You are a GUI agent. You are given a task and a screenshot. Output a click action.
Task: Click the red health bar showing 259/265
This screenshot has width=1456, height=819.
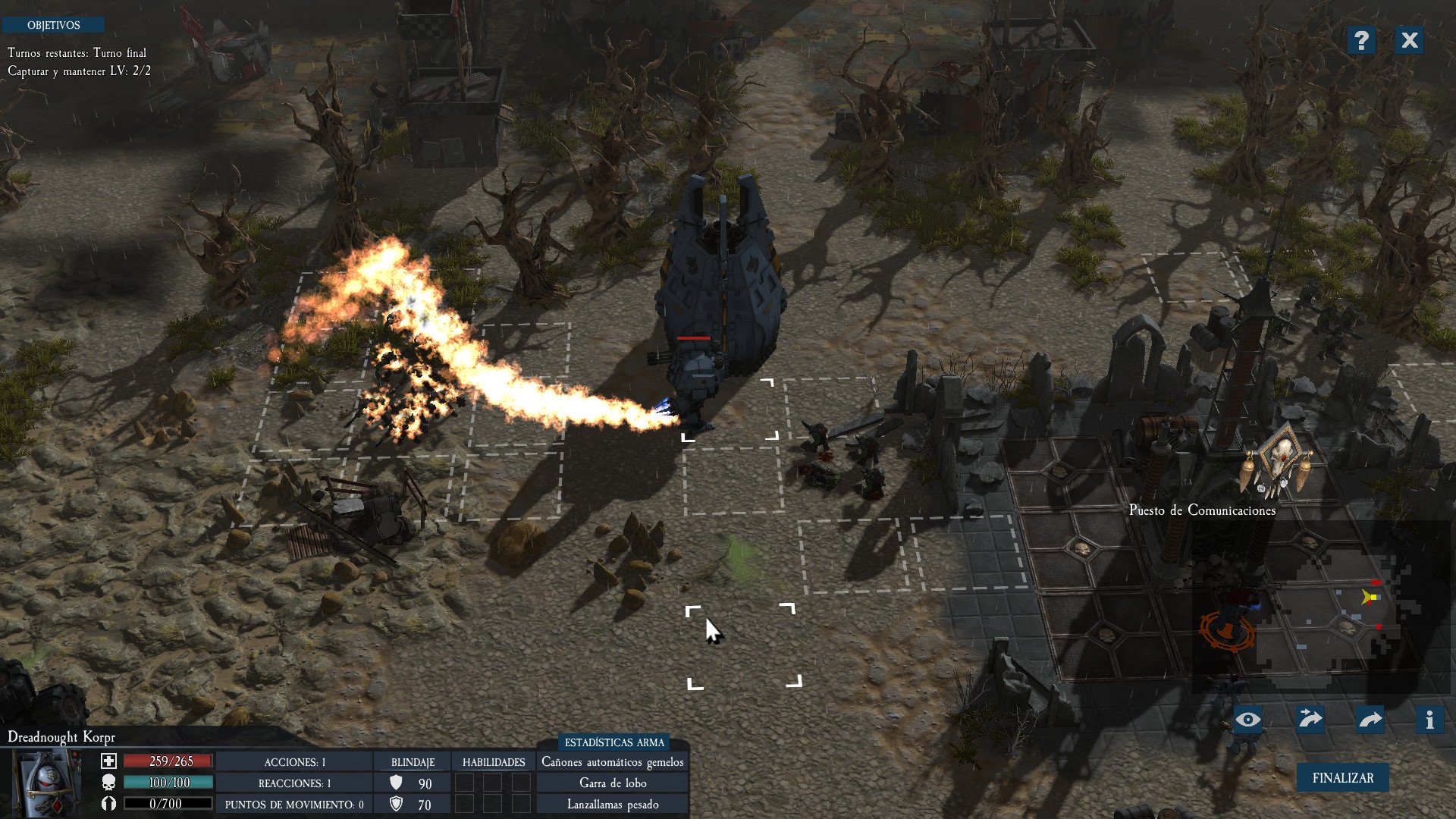tap(167, 762)
